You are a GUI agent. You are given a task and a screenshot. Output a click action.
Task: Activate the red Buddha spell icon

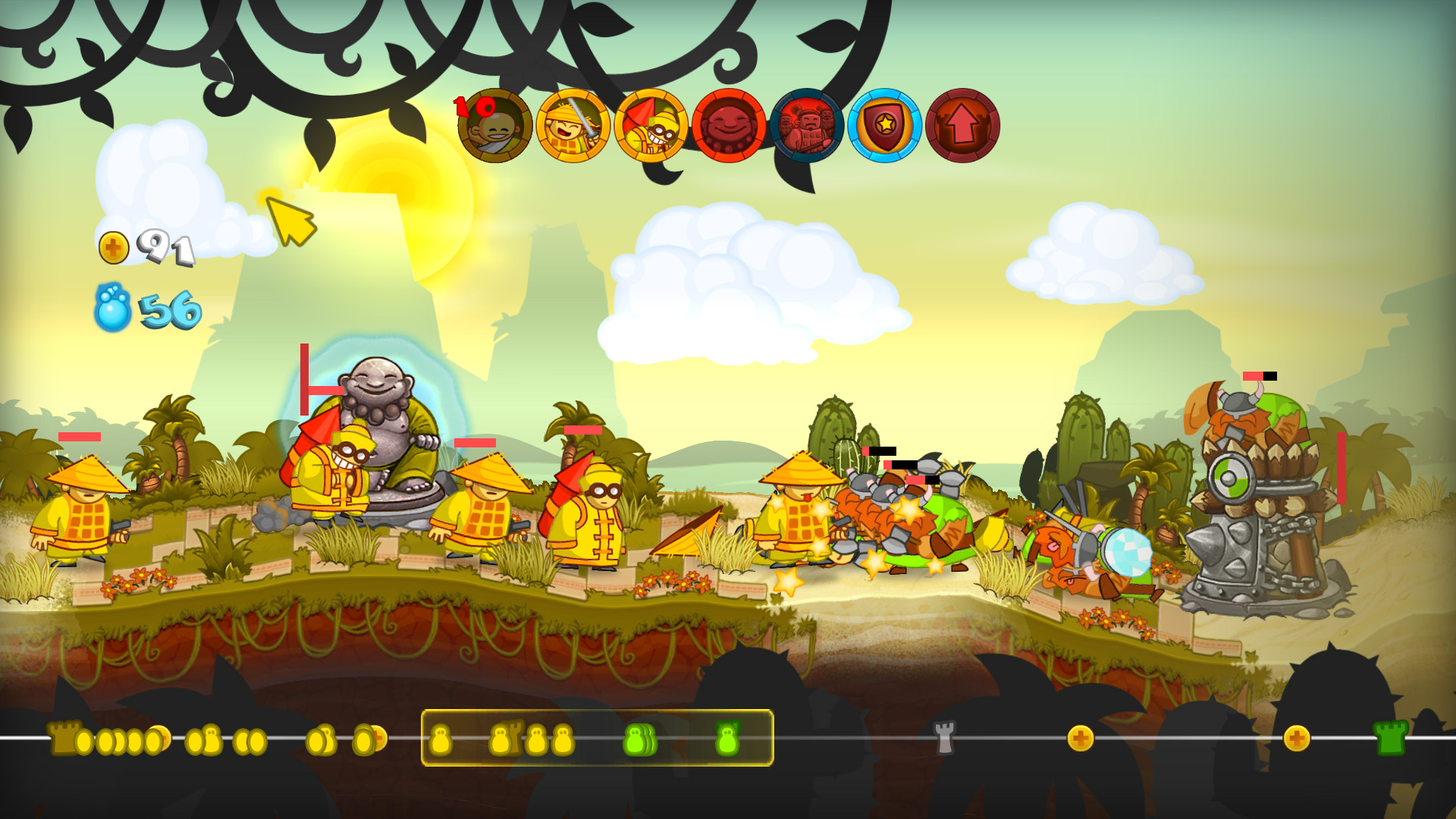[x=728, y=125]
